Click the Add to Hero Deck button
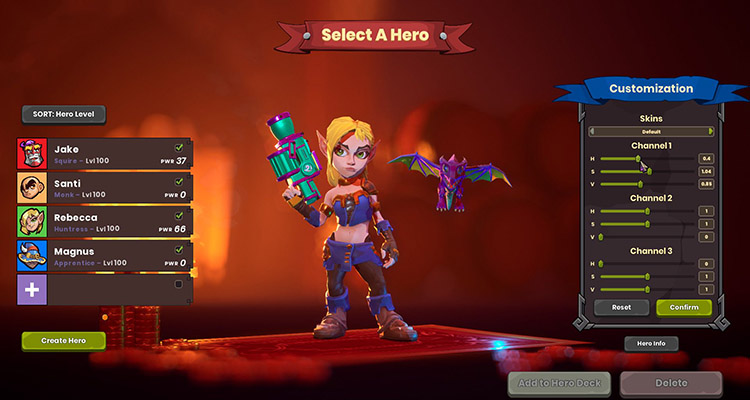Image resolution: width=750 pixels, height=400 pixels. [x=558, y=383]
